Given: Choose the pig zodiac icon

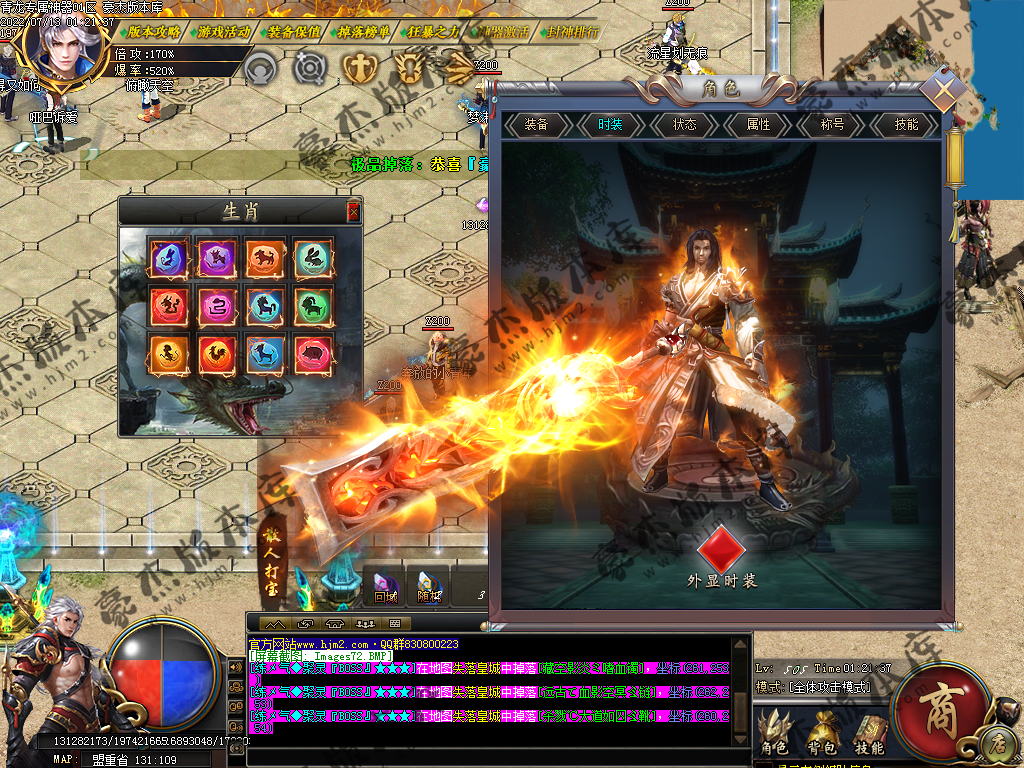Looking at the screenshot, I should [x=314, y=354].
